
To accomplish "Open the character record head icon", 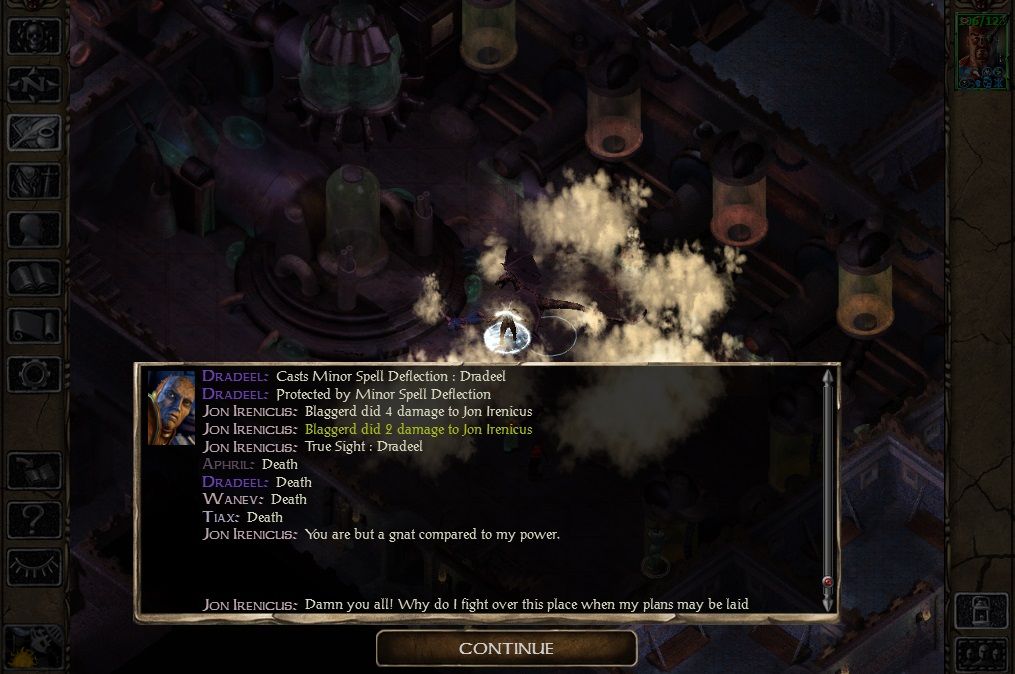I will click(34, 229).
